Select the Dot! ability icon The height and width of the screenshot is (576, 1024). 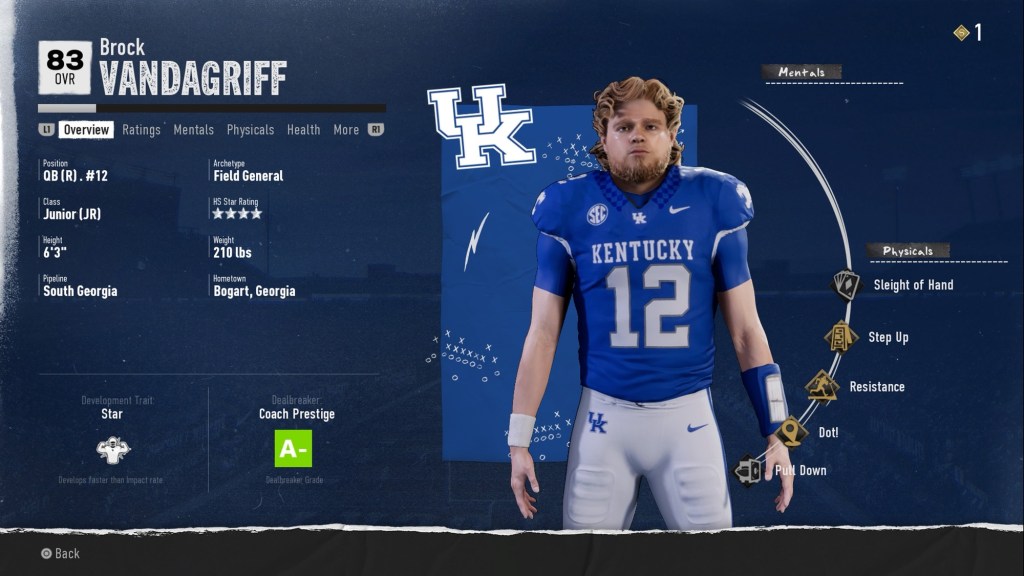[x=792, y=432]
